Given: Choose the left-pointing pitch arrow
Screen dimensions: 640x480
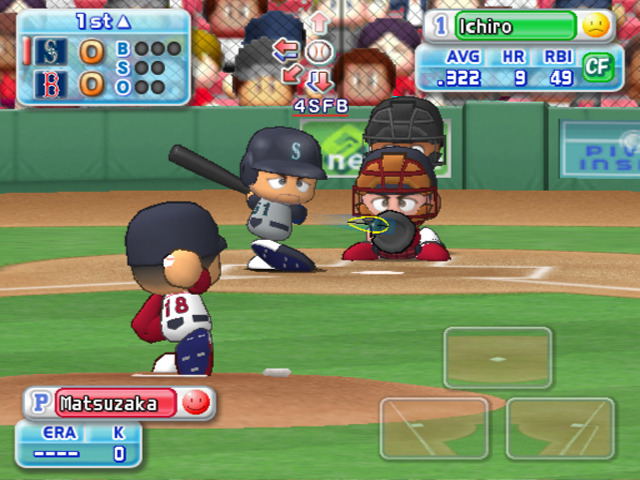Looking at the screenshot, I should (x=286, y=49).
